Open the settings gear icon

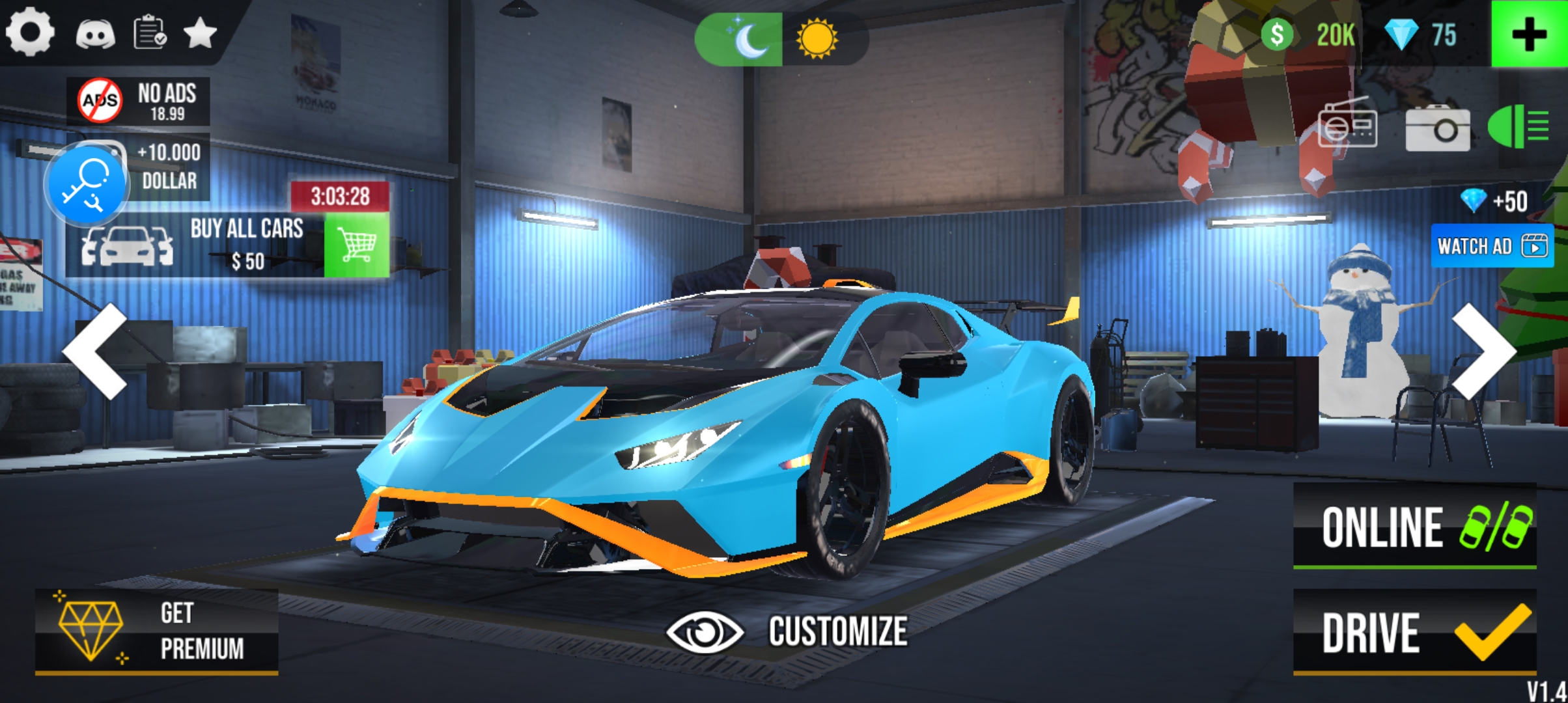29,31
